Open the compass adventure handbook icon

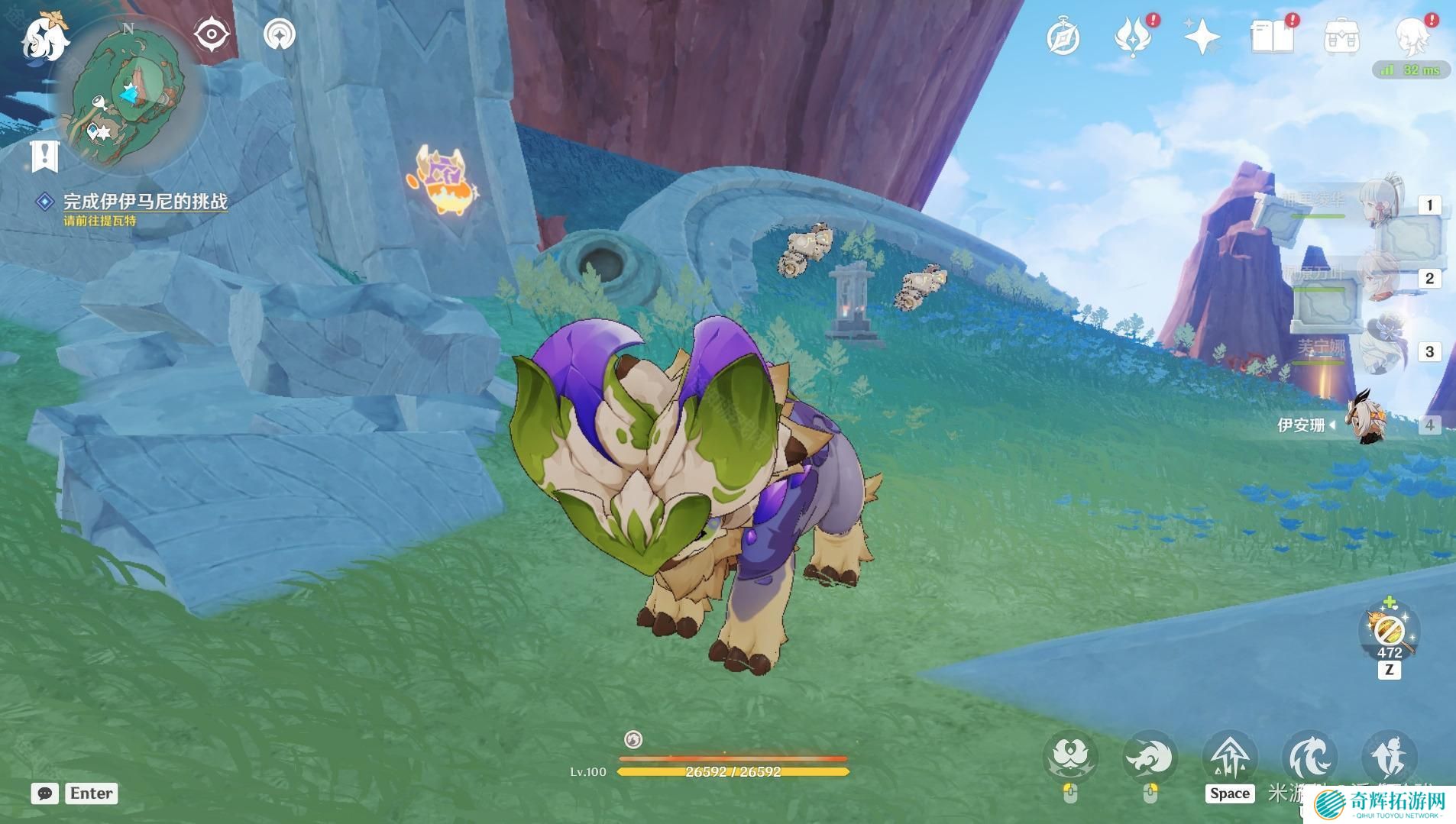1063,37
